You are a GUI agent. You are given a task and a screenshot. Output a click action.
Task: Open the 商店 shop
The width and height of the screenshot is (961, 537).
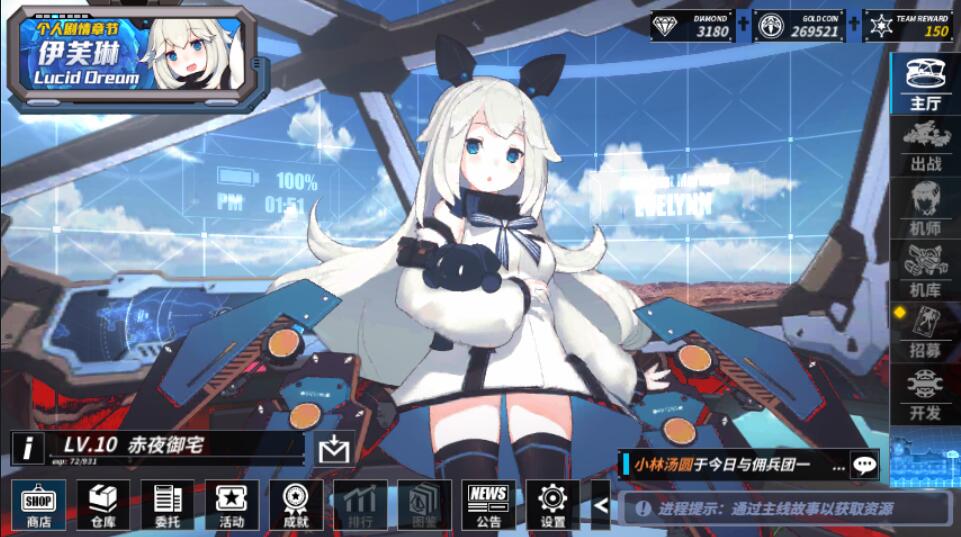[x=39, y=504]
